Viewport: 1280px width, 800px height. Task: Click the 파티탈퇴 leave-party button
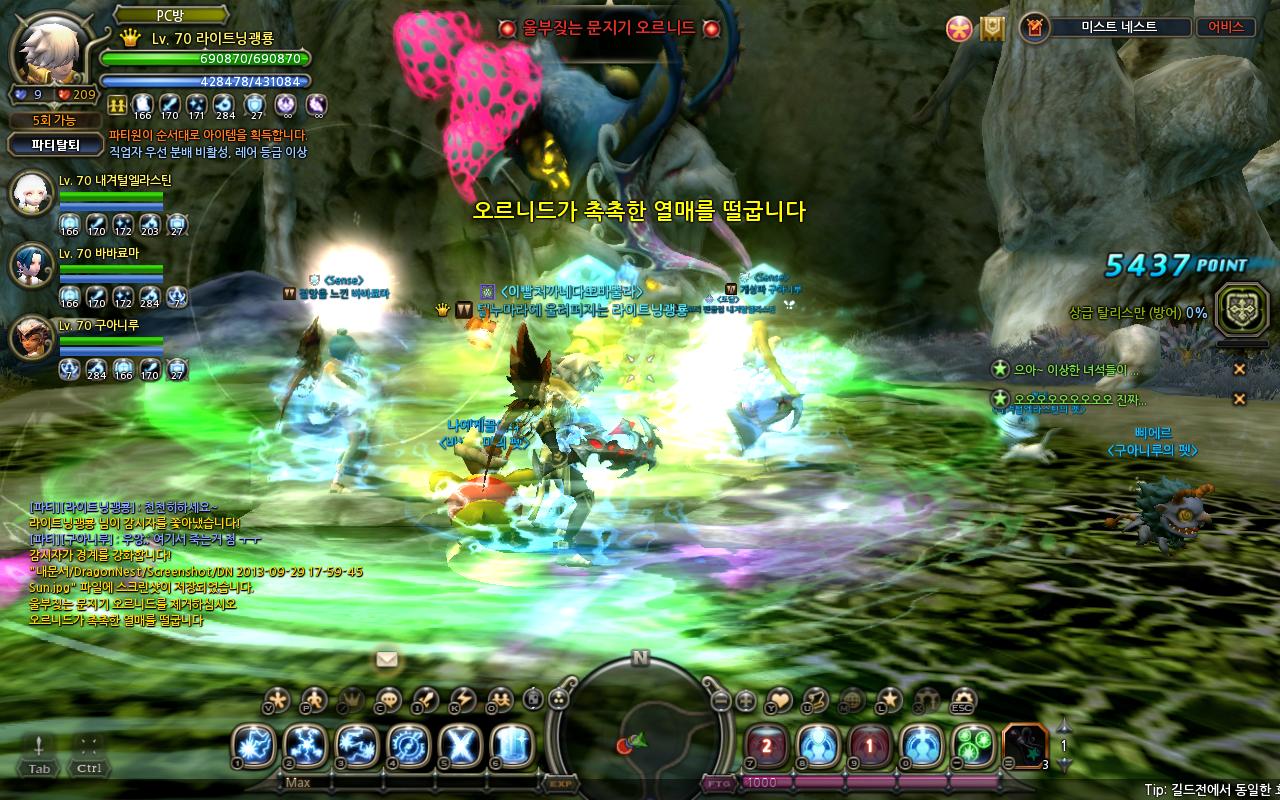pos(55,144)
